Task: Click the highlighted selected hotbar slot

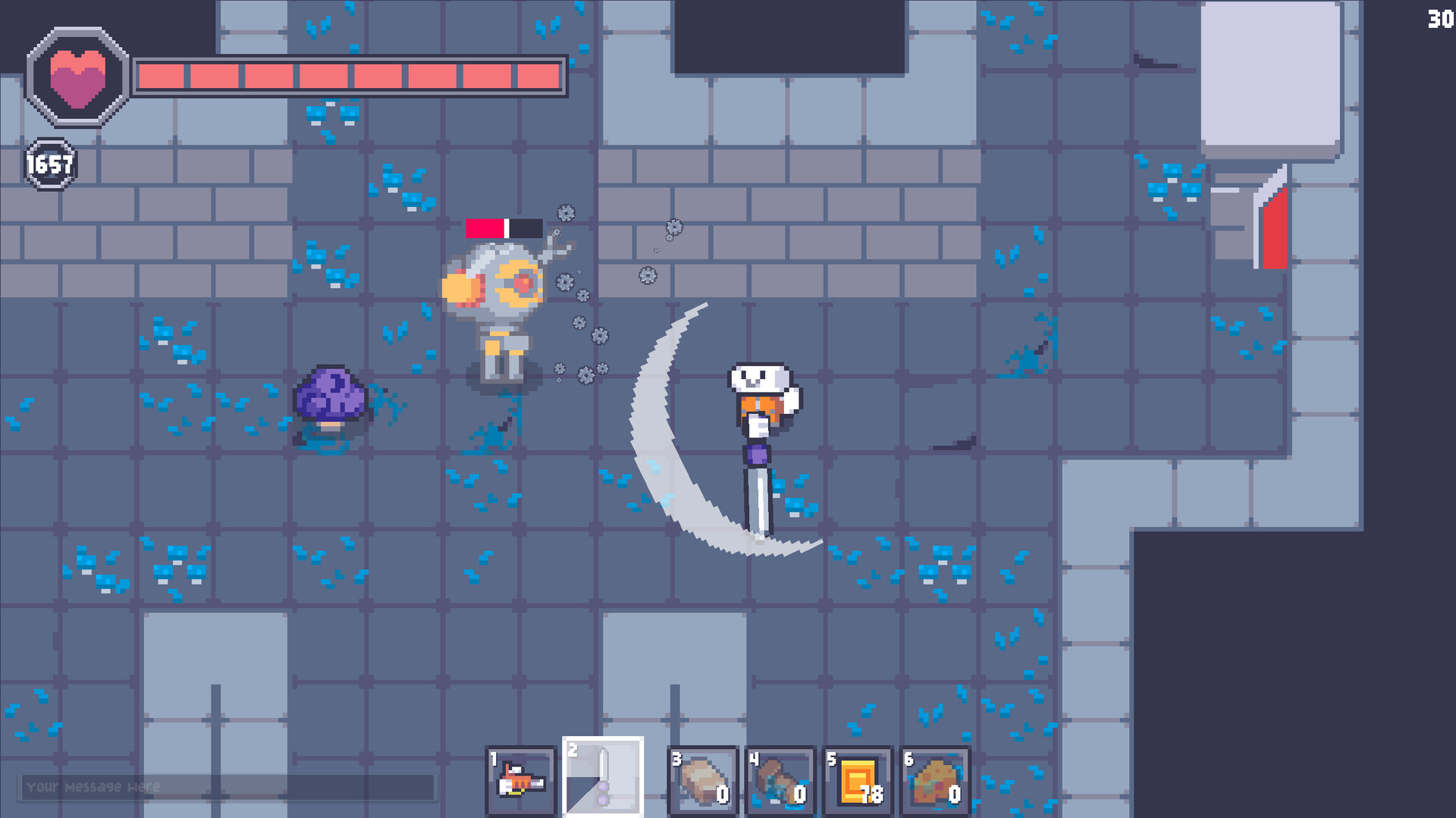Action: pyautogui.click(x=601, y=777)
